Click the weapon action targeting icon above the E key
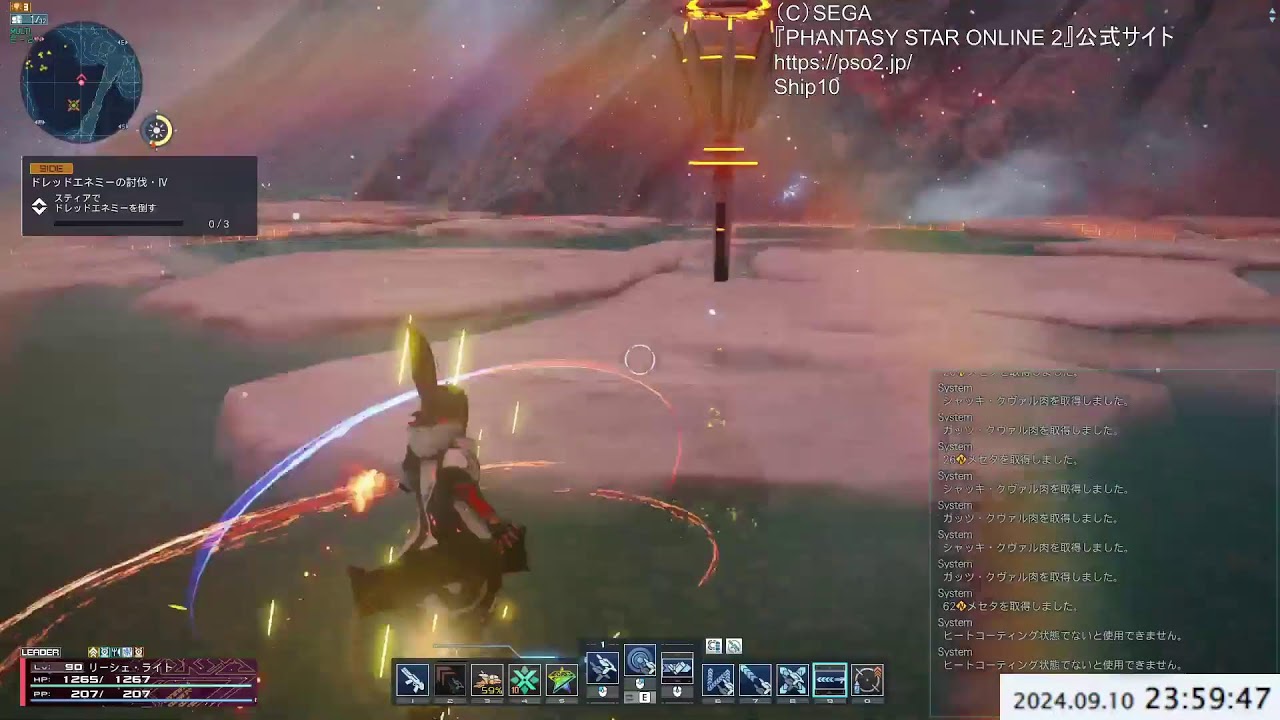 (642, 661)
